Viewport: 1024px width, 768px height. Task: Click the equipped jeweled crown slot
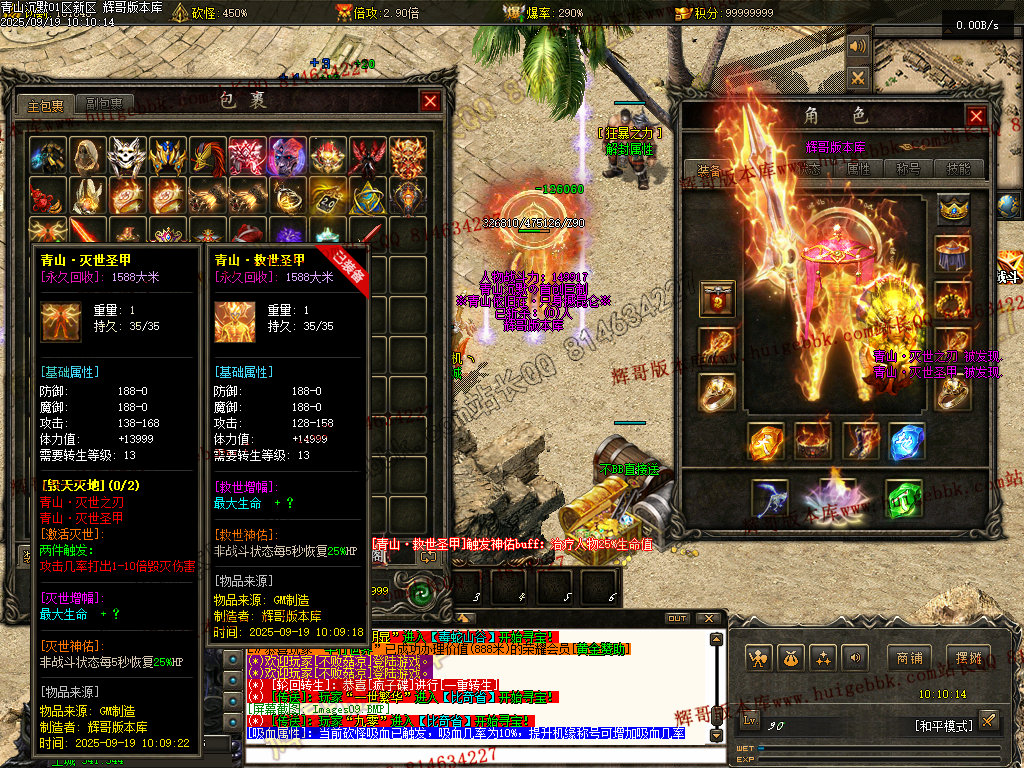coord(953,209)
